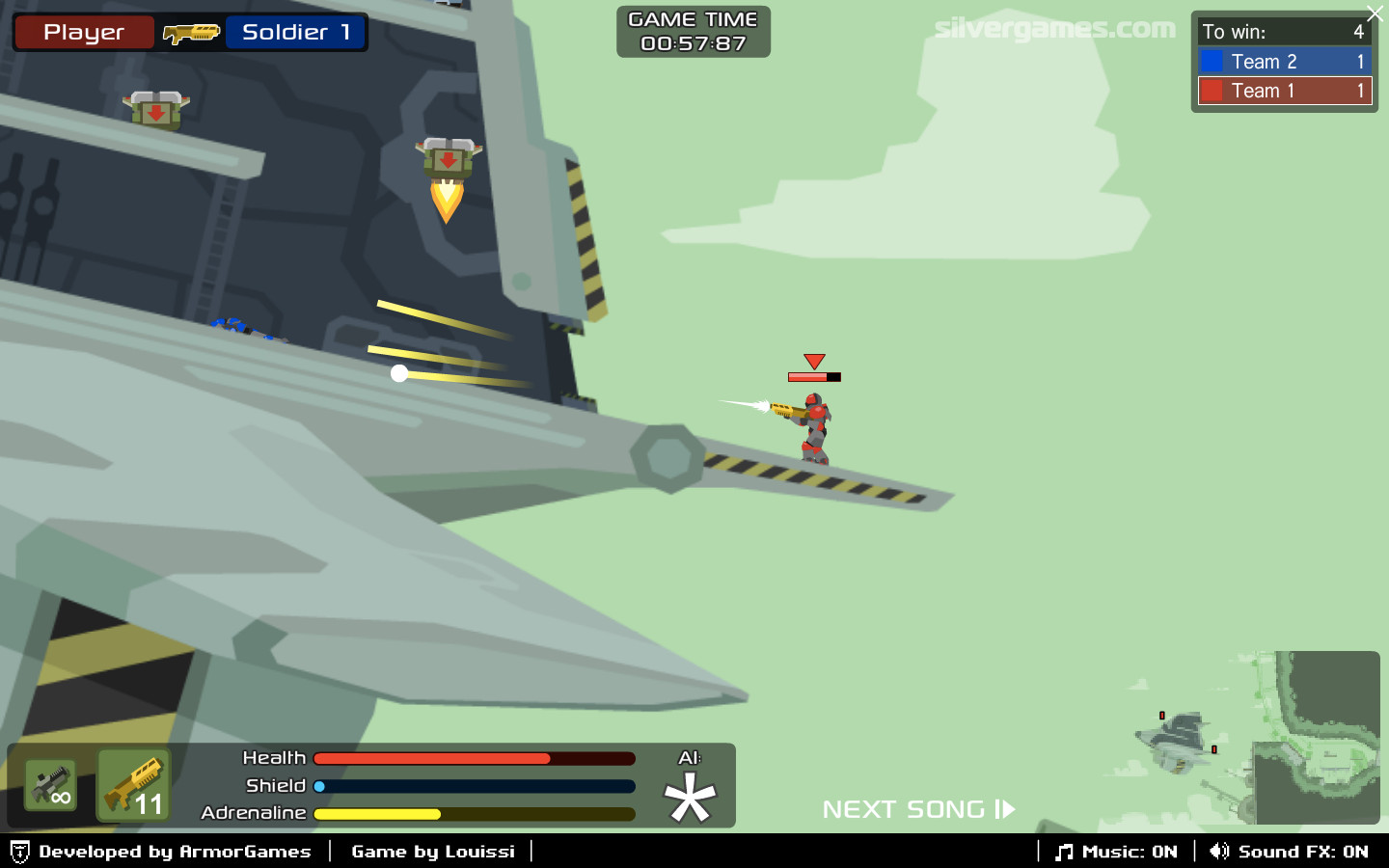1389x868 pixels.
Task: Click the Soldier 1 name tab
Action: tap(295, 31)
